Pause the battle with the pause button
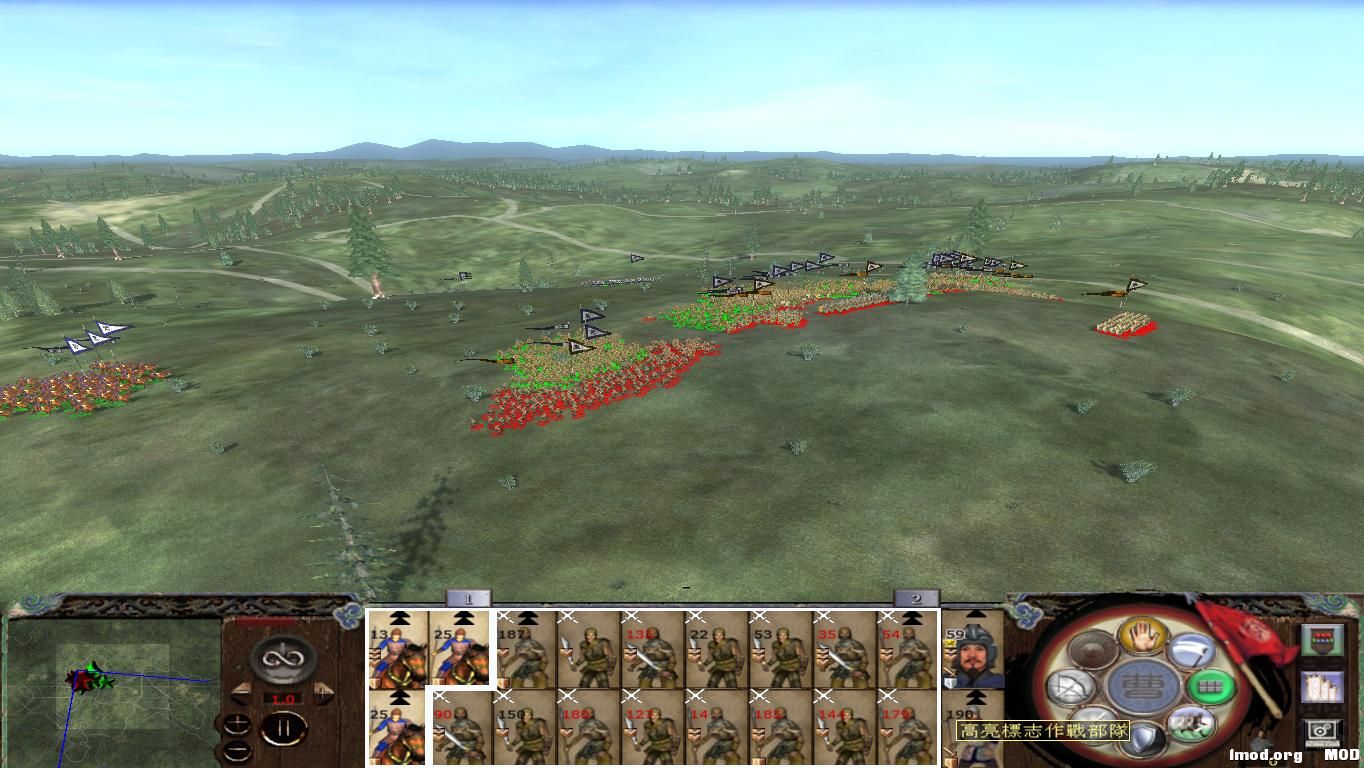The height and width of the screenshot is (768, 1364). coord(286,727)
